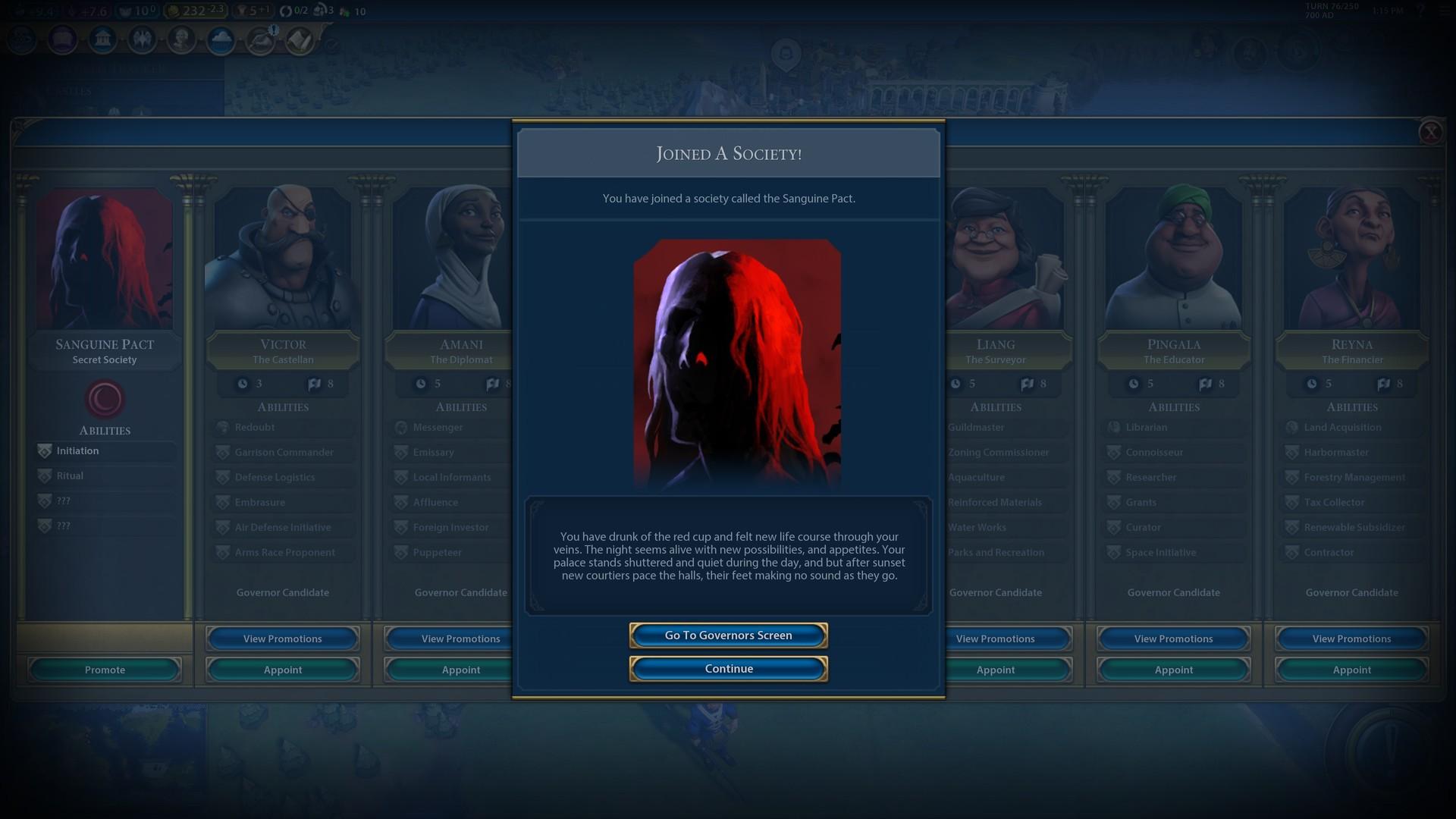View the Climate screen
This screenshot has height=819, width=1456.
pyautogui.click(x=221, y=39)
